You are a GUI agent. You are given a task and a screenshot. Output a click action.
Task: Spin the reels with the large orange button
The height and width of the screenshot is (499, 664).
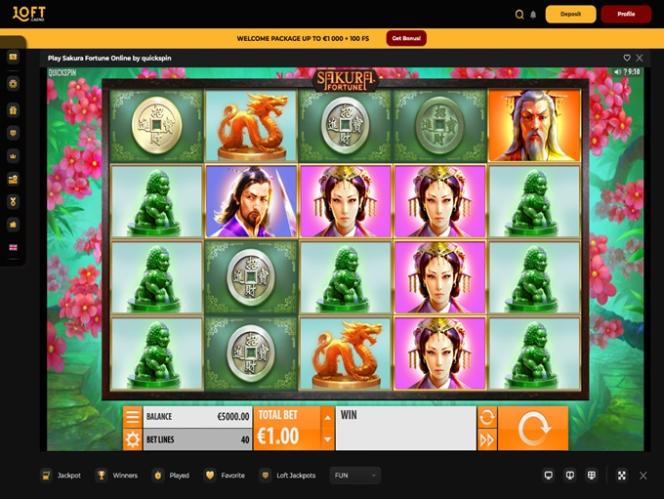click(533, 428)
